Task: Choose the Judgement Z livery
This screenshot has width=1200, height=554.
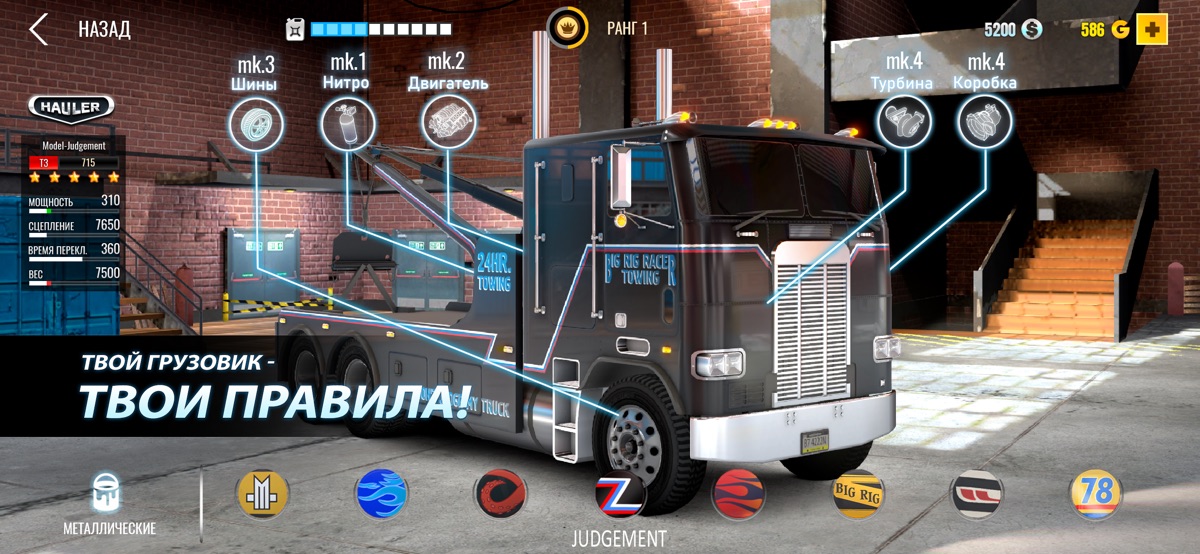Action: coord(619,493)
